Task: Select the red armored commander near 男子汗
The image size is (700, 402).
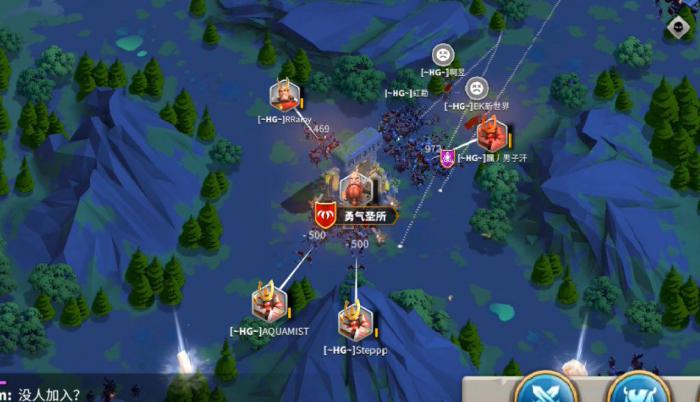Action: point(491,133)
